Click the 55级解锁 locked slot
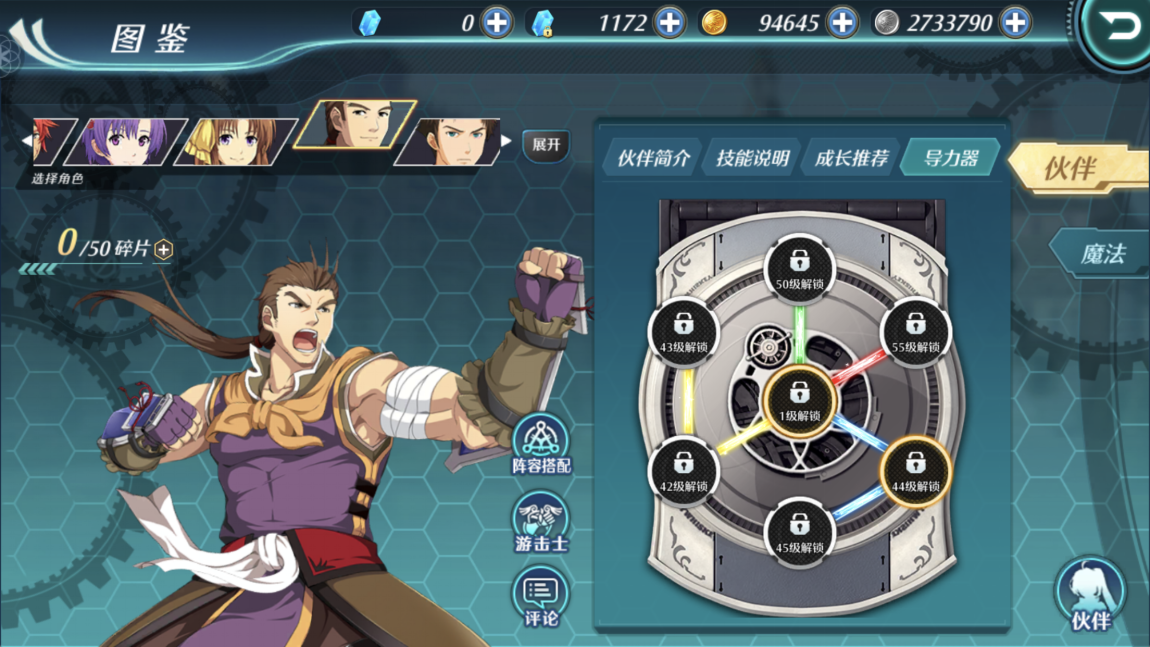Image resolution: width=1150 pixels, height=647 pixels. click(914, 331)
